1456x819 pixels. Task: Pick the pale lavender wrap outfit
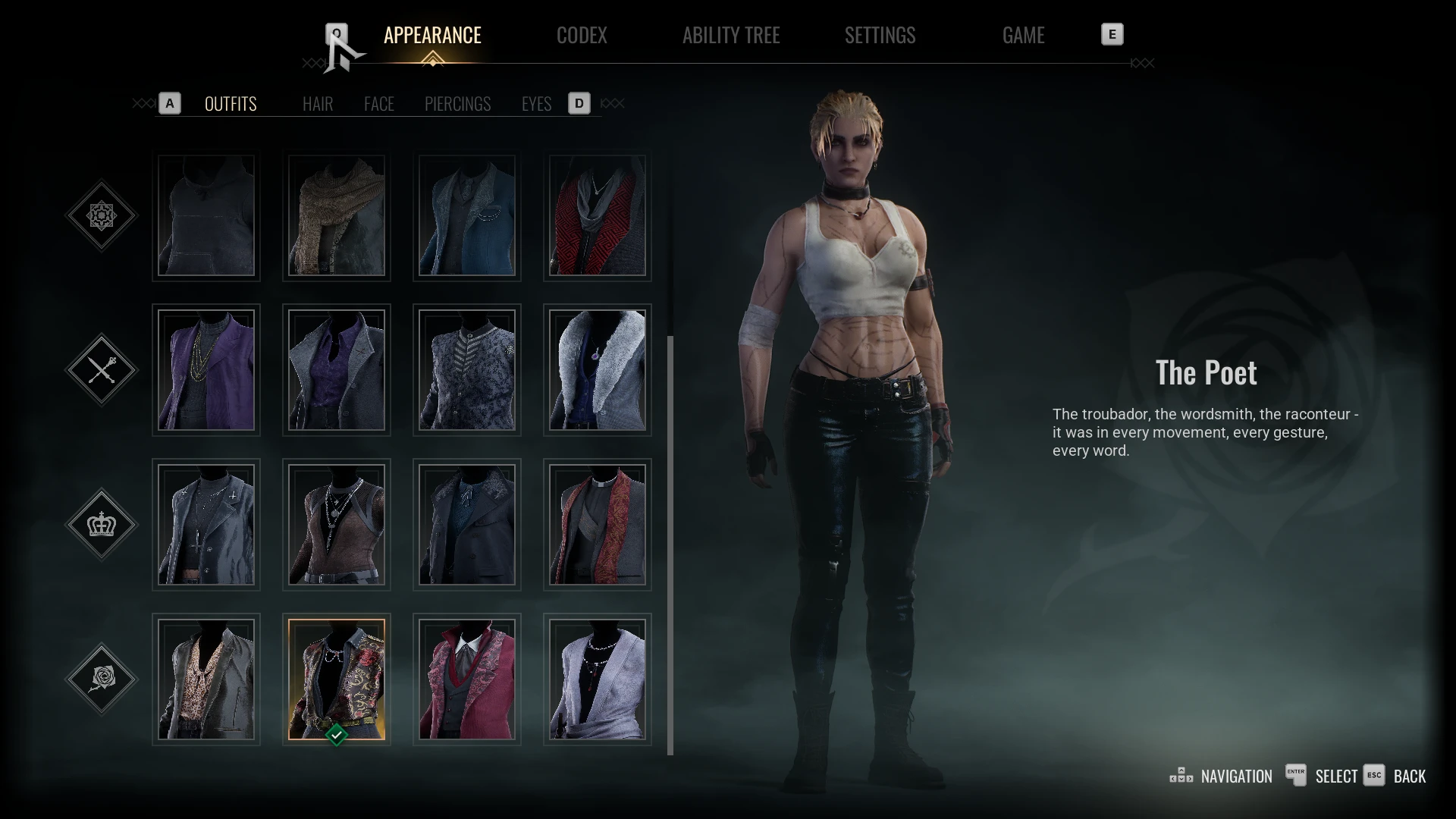point(598,679)
